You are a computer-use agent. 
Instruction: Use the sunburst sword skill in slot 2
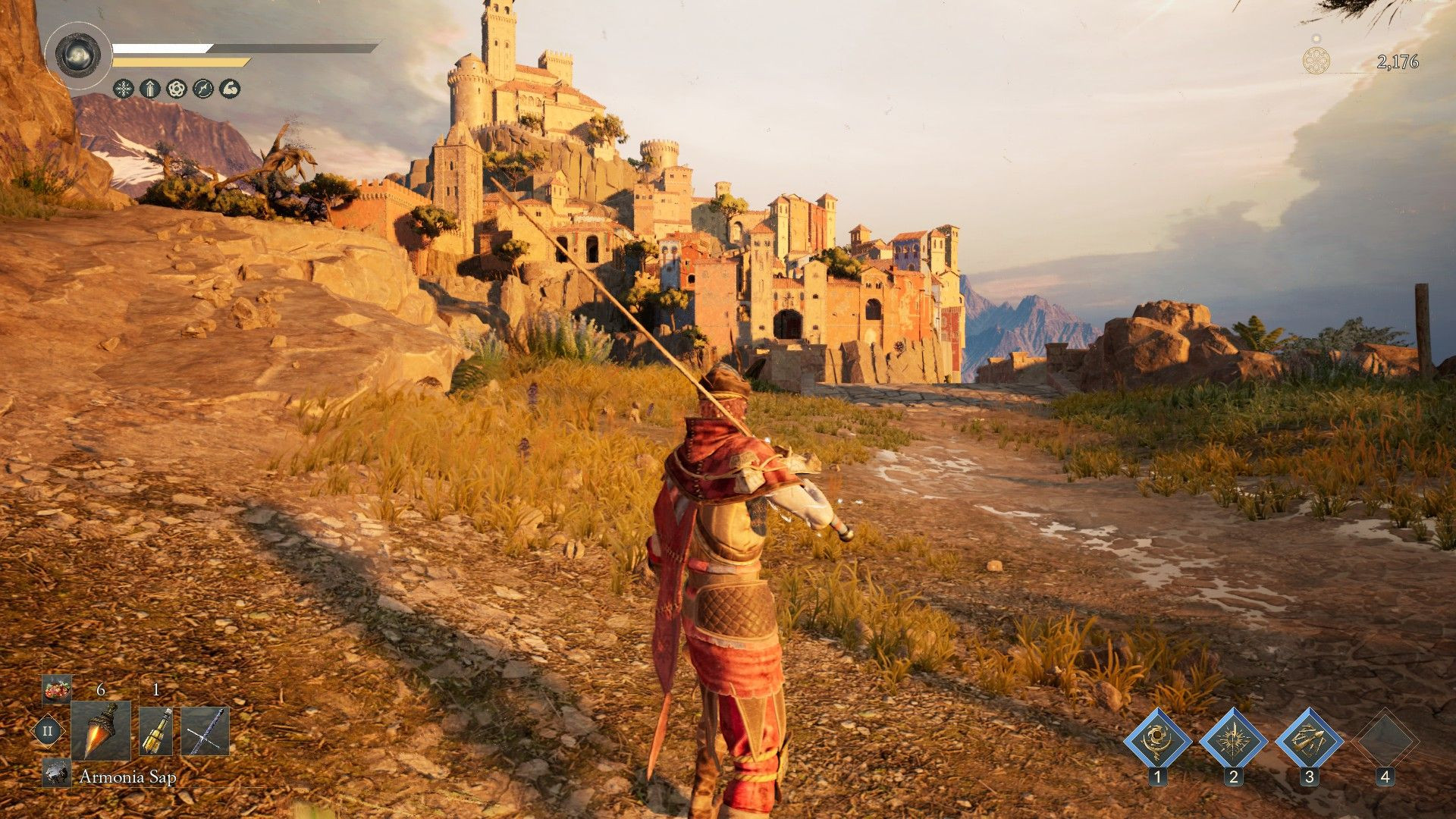tap(1233, 739)
